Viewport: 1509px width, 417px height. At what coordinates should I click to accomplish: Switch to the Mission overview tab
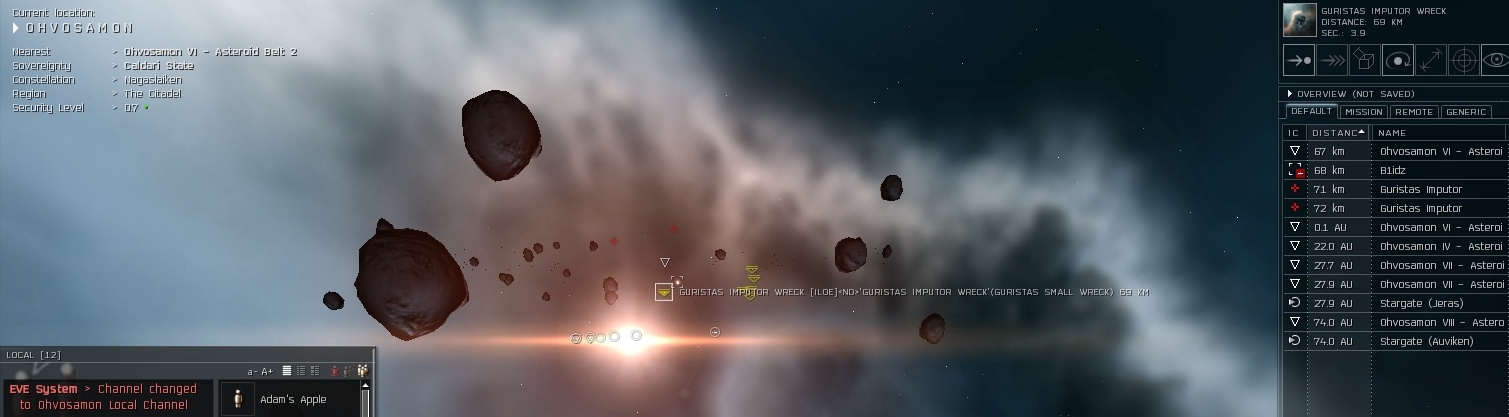(1363, 112)
